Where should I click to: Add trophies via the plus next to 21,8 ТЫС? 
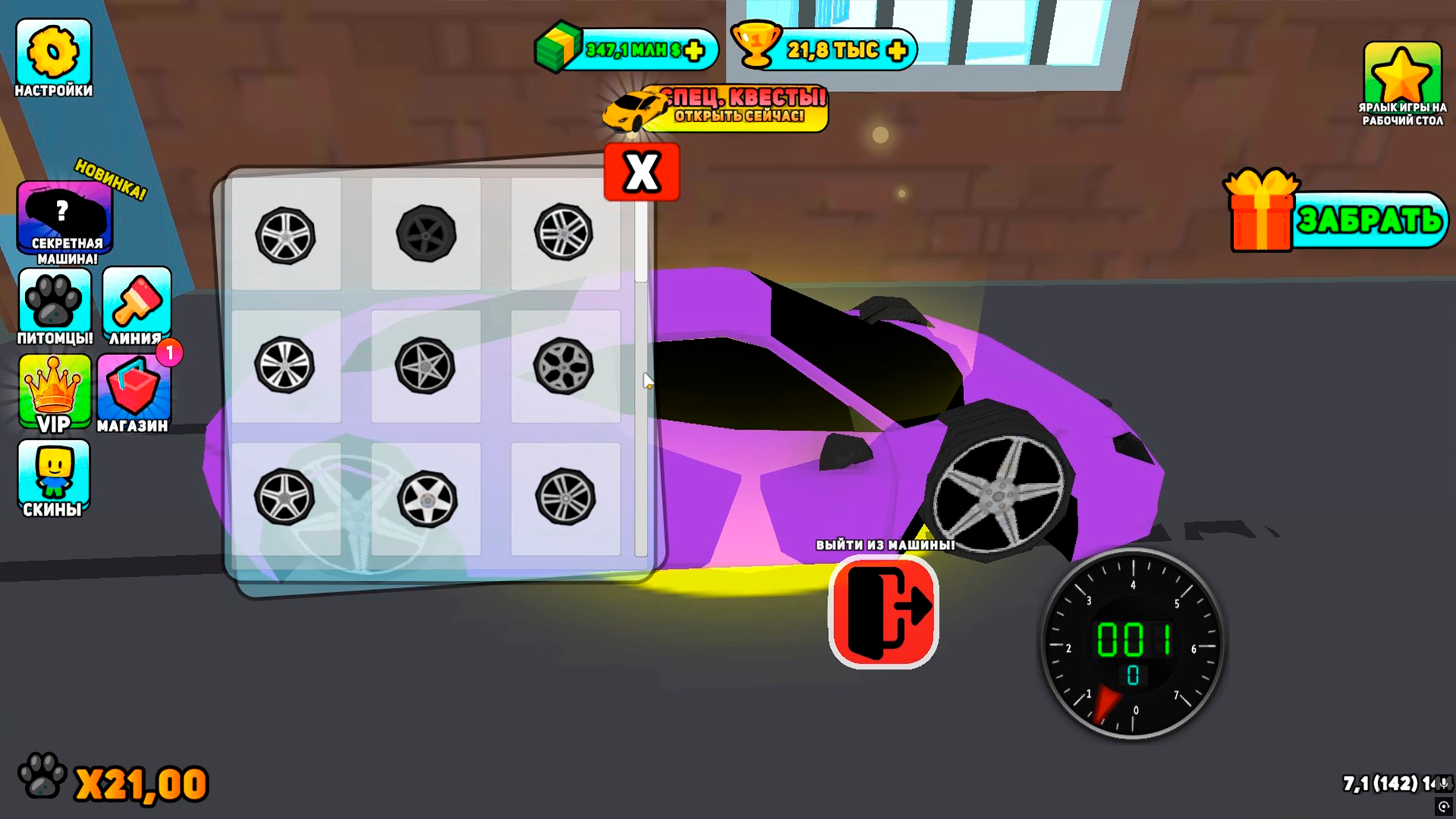(898, 50)
